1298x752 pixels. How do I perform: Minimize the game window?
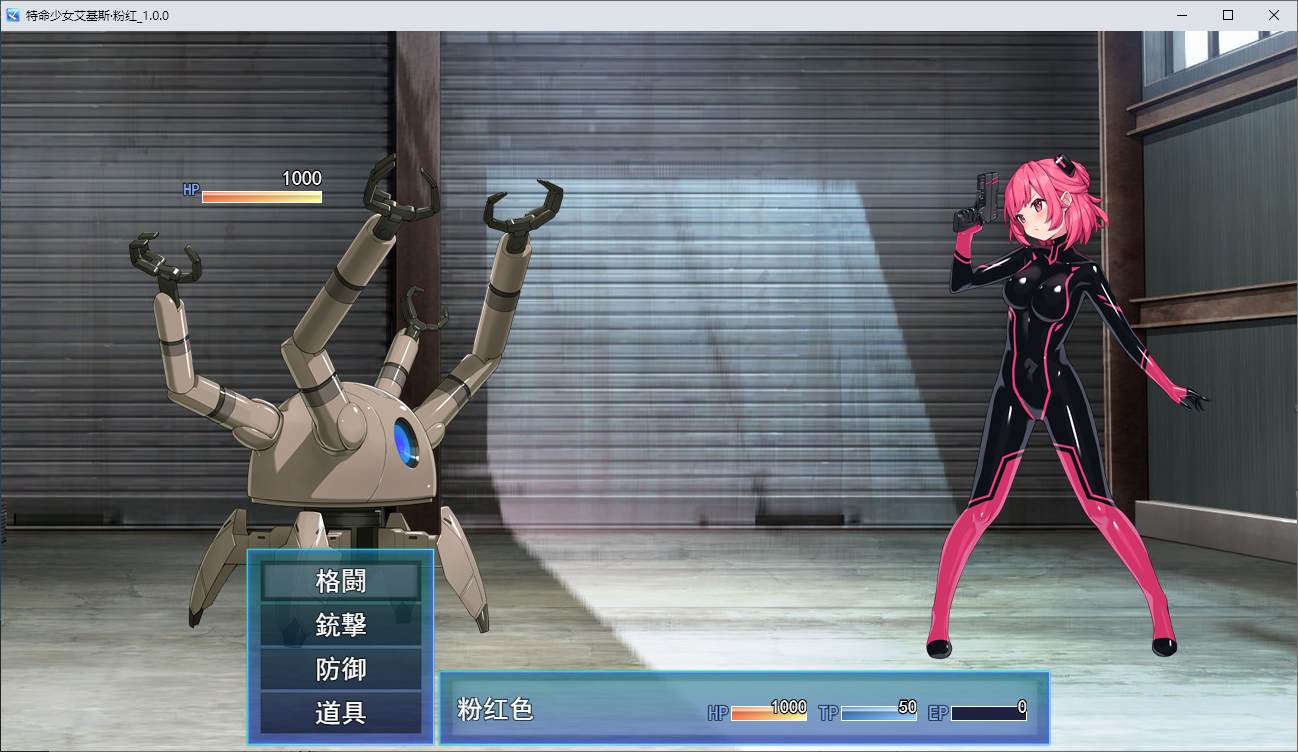1182,15
